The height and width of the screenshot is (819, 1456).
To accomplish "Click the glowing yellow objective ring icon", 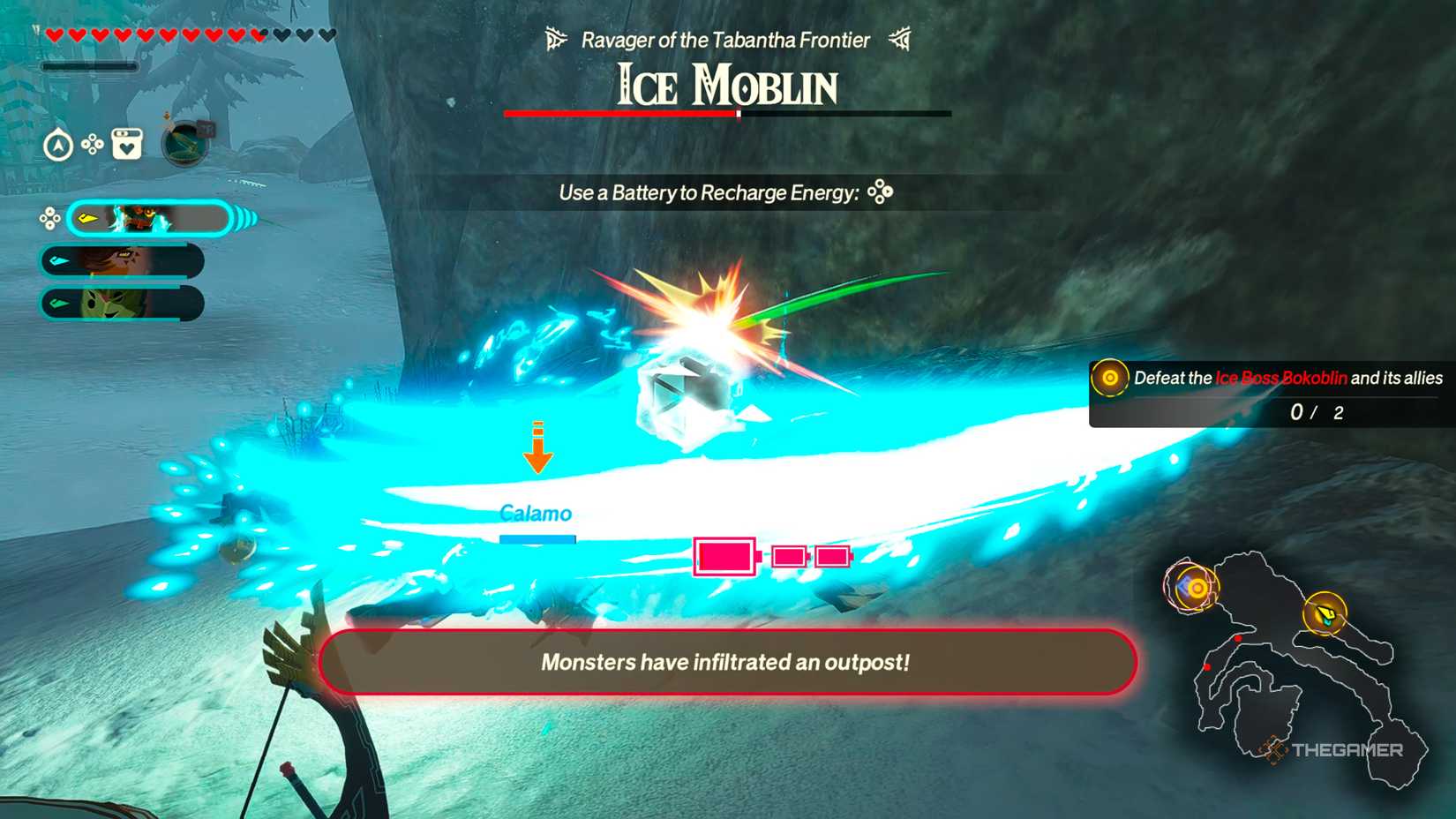I will pos(1108,379).
